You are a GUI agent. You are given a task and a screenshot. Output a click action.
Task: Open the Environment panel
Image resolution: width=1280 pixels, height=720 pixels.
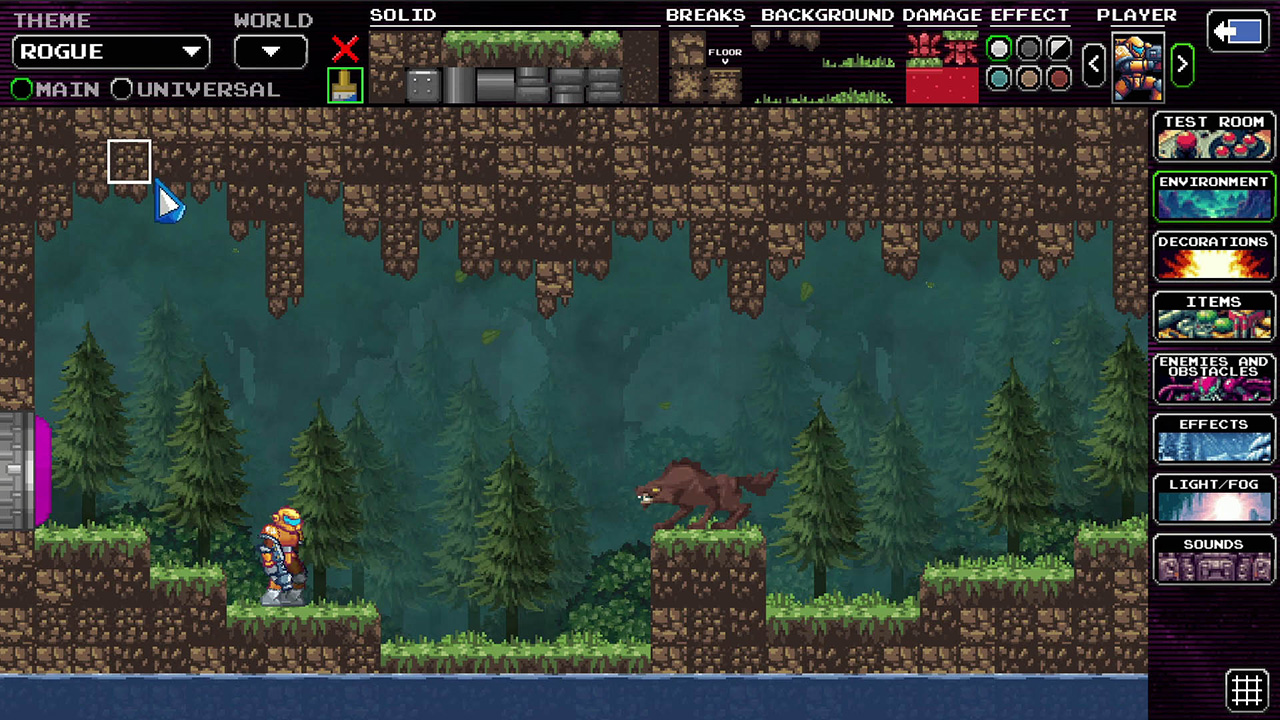(x=1213, y=197)
